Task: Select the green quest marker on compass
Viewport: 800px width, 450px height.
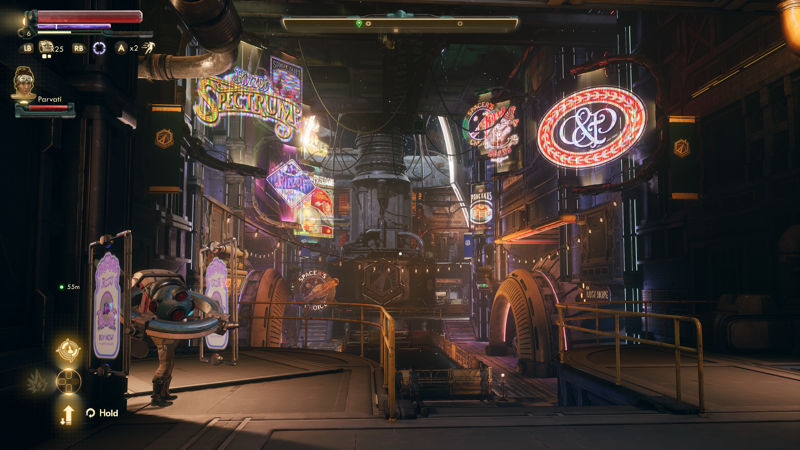Action: coord(359,22)
